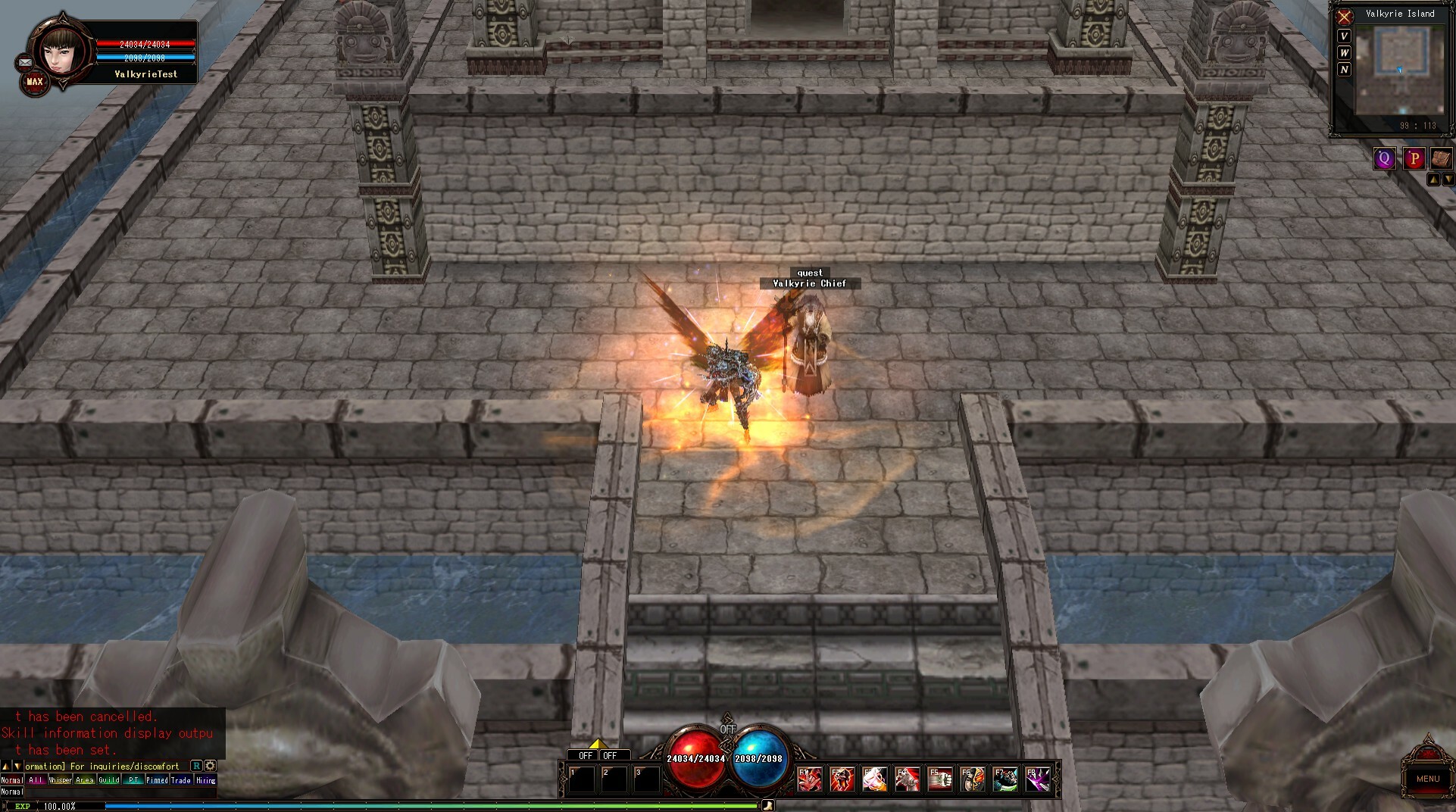Viewport: 1456px width, 812px height.
Task: Toggle the left OFF switch above hotbar
Action: point(581,755)
